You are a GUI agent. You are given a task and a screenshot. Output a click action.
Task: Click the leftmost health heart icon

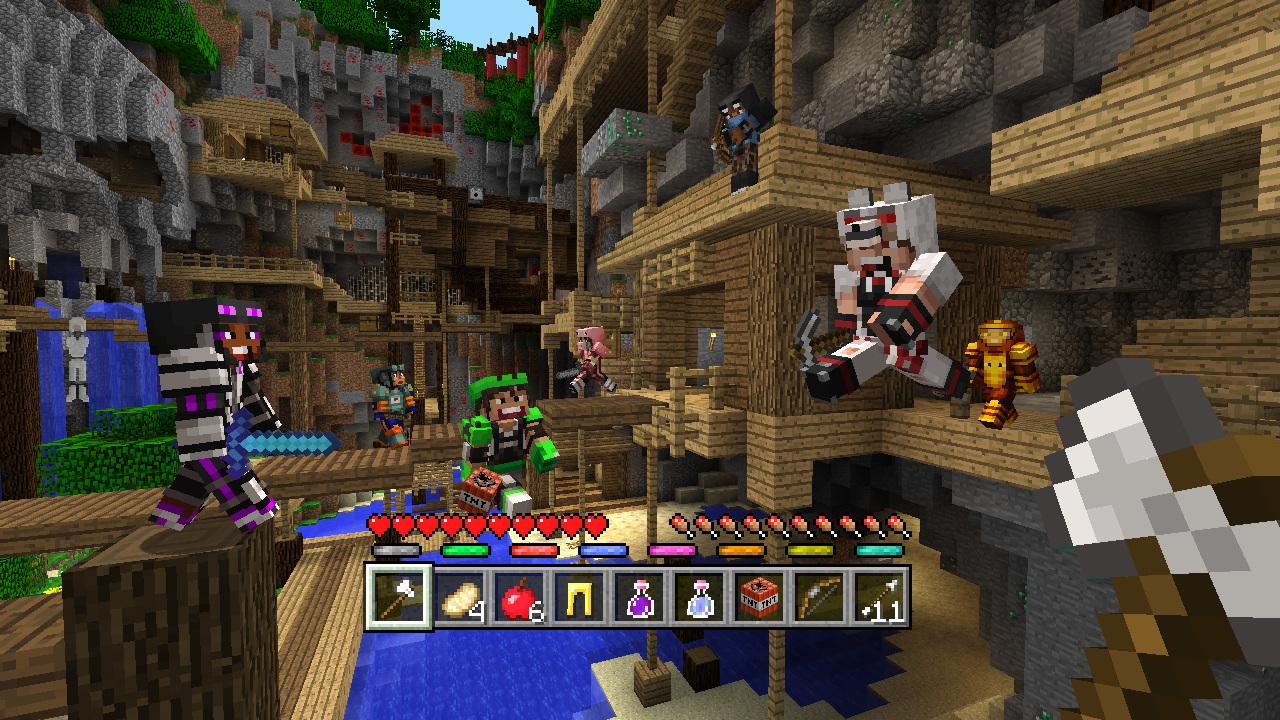(x=378, y=523)
